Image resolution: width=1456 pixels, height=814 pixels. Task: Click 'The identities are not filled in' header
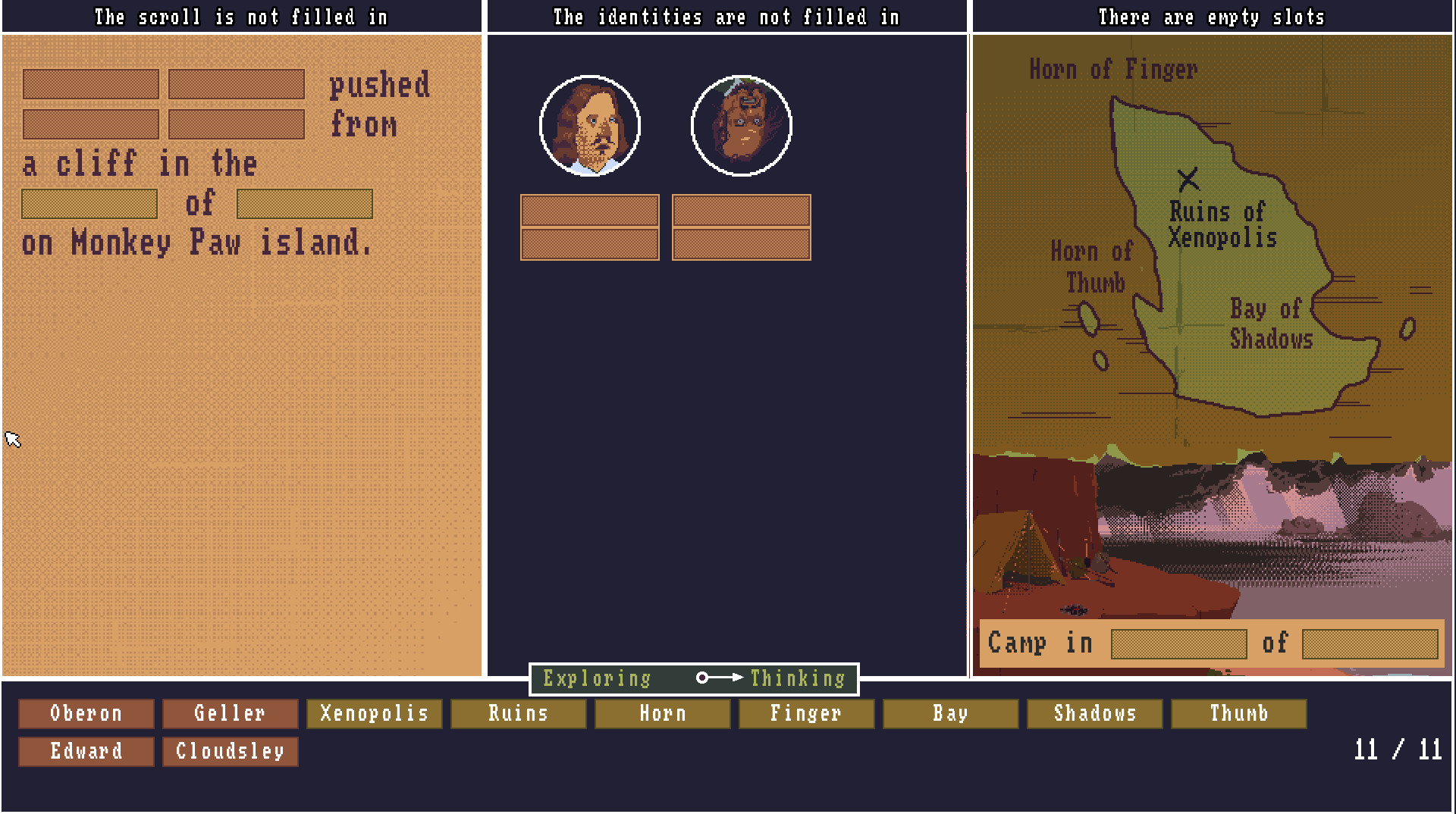tap(726, 16)
